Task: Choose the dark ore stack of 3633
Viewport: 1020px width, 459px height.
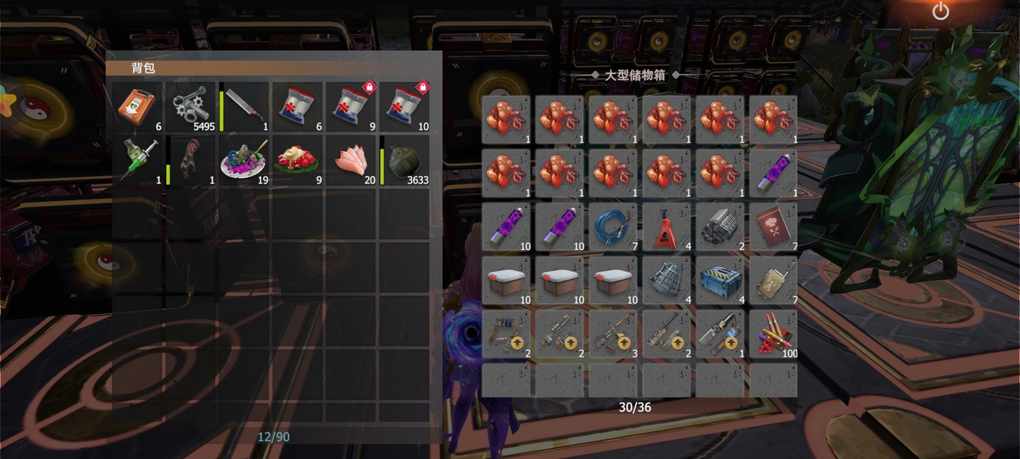Action: click(405, 161)
